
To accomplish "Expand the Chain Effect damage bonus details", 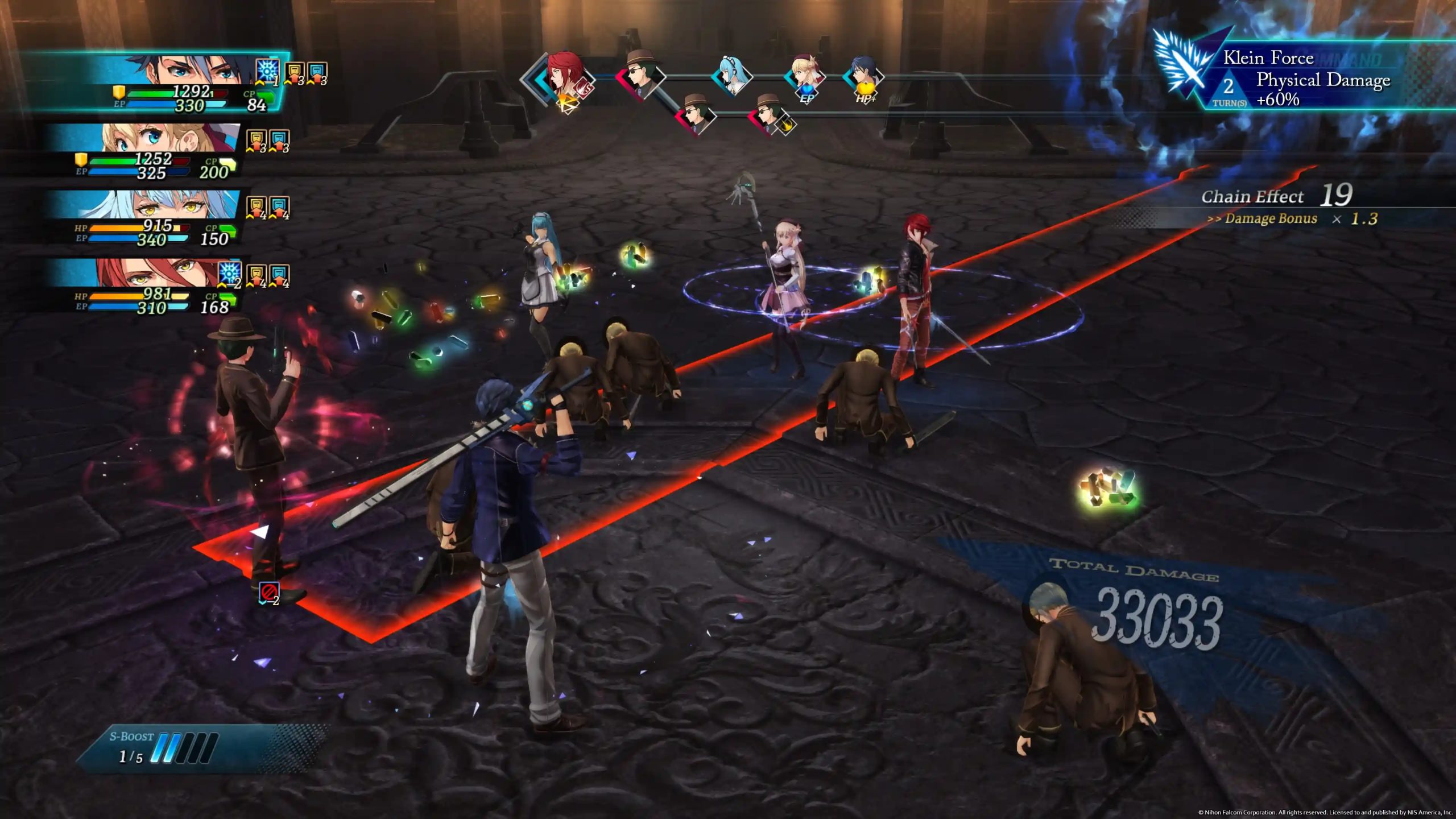I will (1272, 219).
